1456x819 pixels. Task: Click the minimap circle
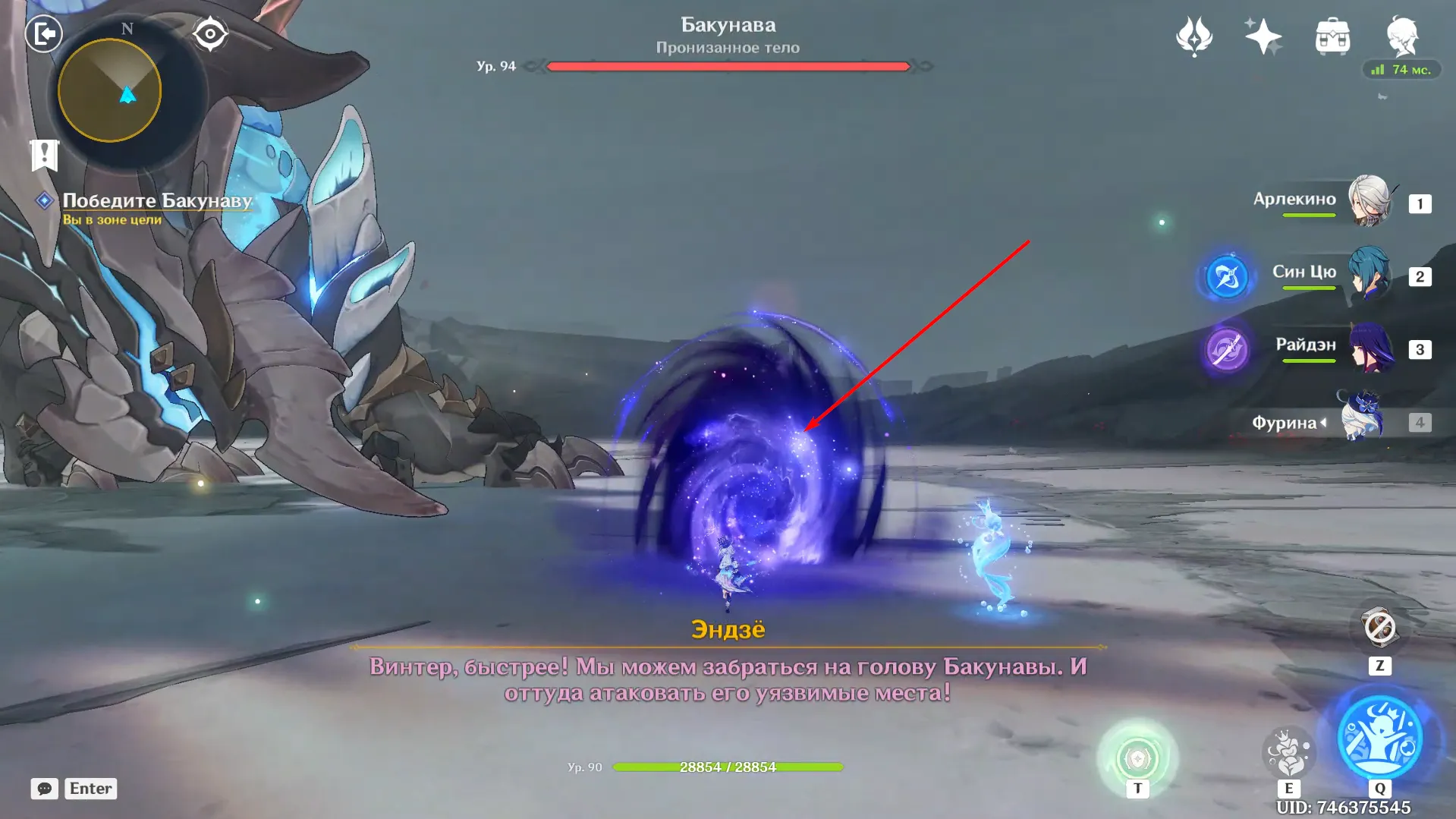tap(127, 90)
